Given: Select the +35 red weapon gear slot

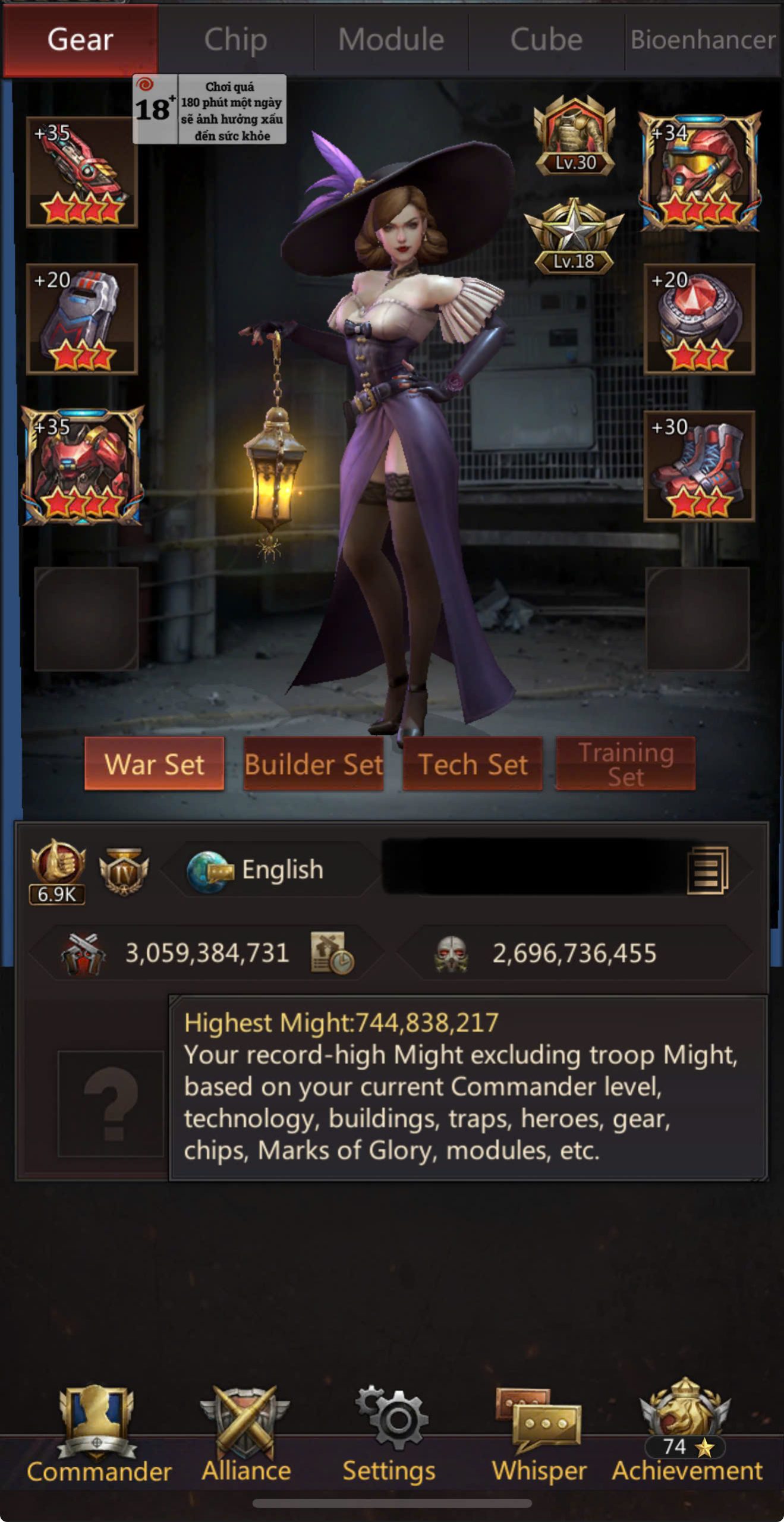Looking at the screenshot, I should pos(82,172).
